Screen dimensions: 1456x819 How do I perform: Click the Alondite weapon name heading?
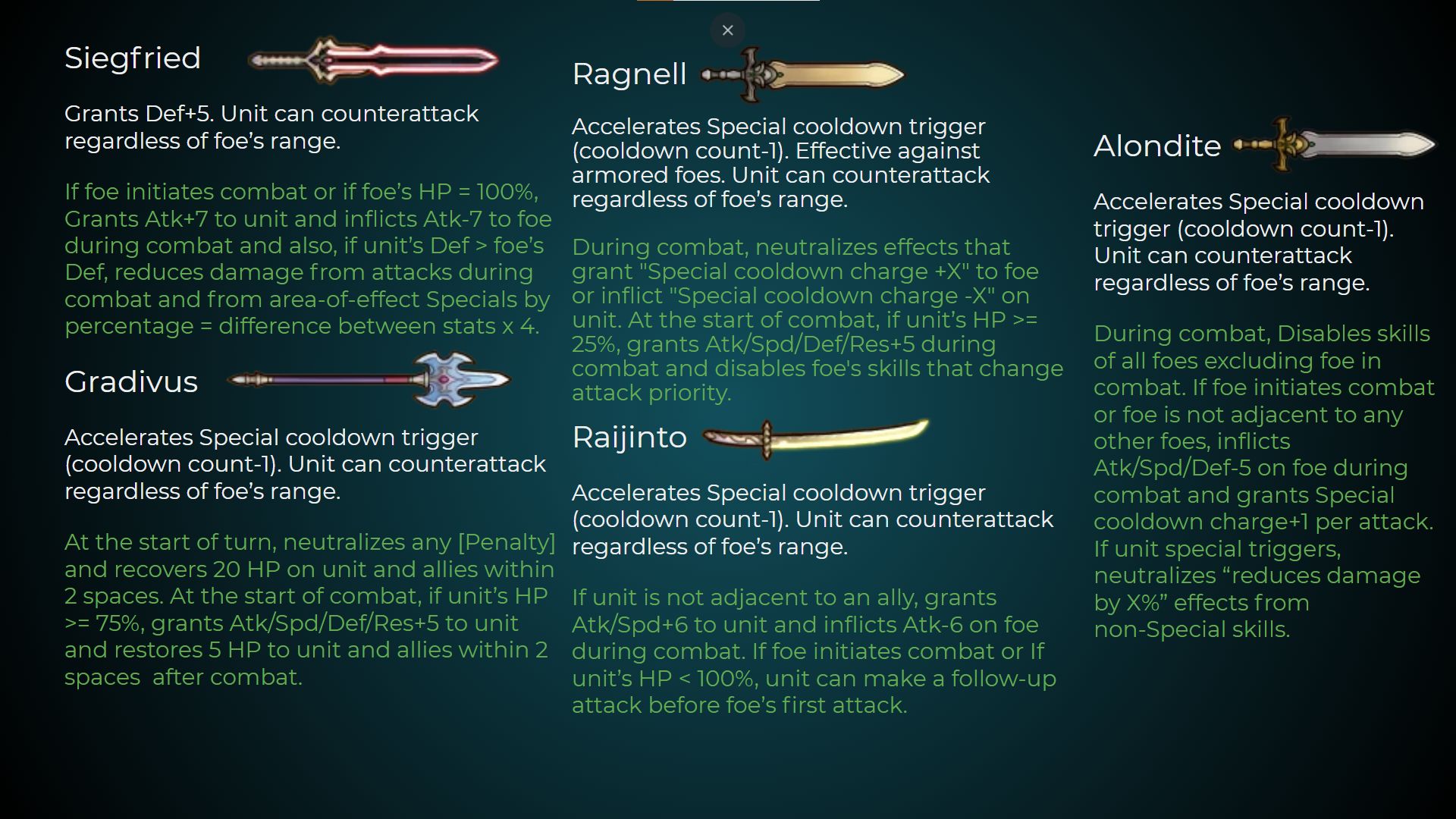pyautogui.click(x=1156, y=146)
